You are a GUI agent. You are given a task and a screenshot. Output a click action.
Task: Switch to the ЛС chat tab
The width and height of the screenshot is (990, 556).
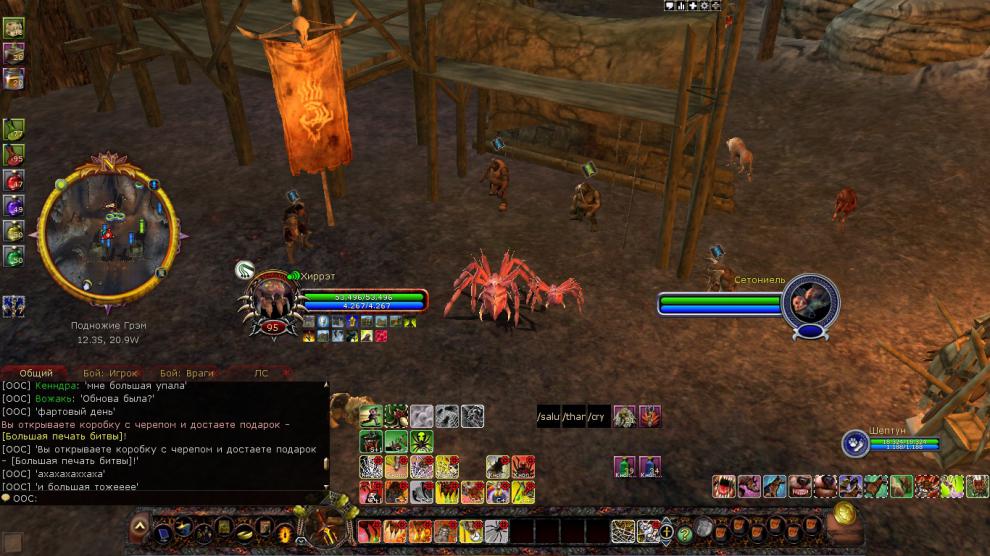point(261,373)
